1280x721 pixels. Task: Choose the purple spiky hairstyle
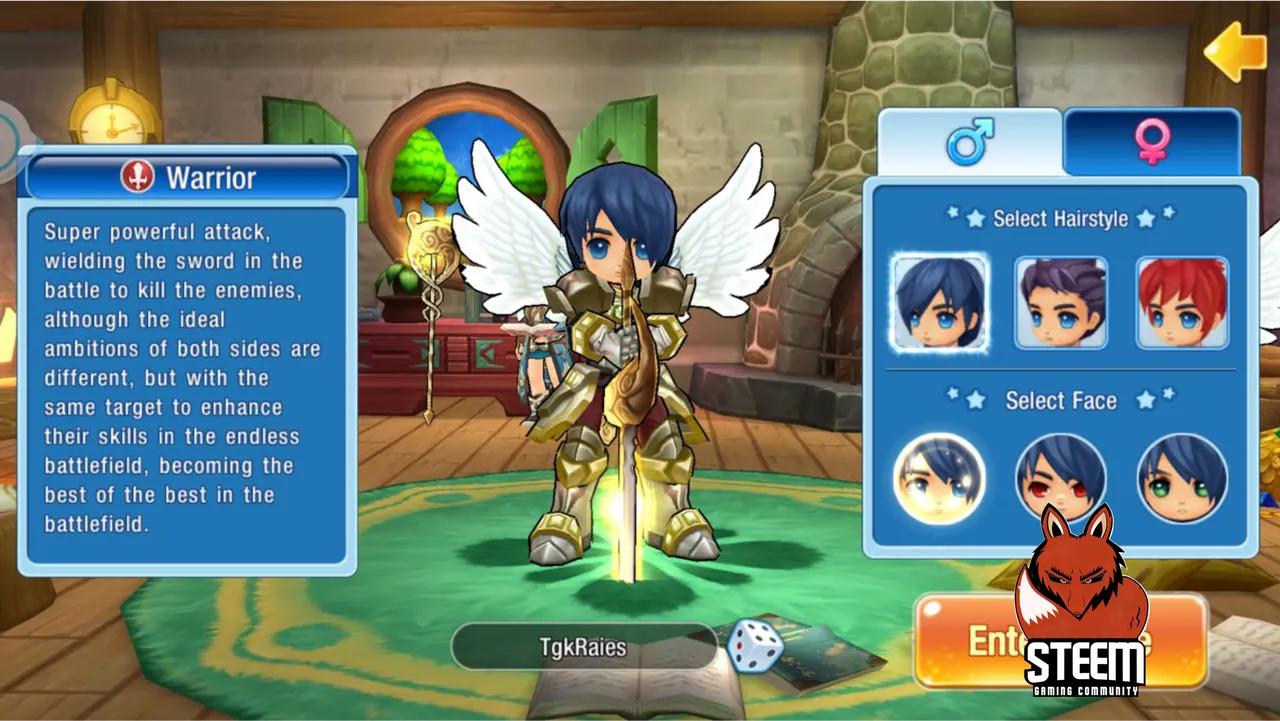(x=1061, y=303)
